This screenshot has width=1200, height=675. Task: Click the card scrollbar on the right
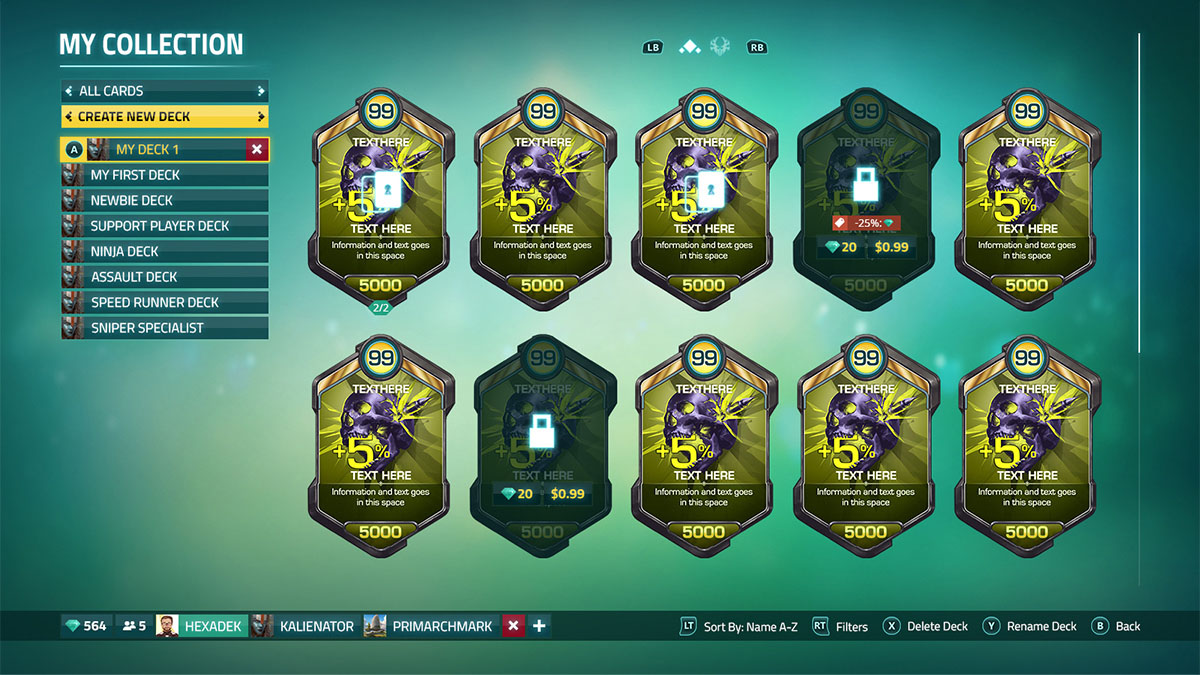(x=1139, y=192)
